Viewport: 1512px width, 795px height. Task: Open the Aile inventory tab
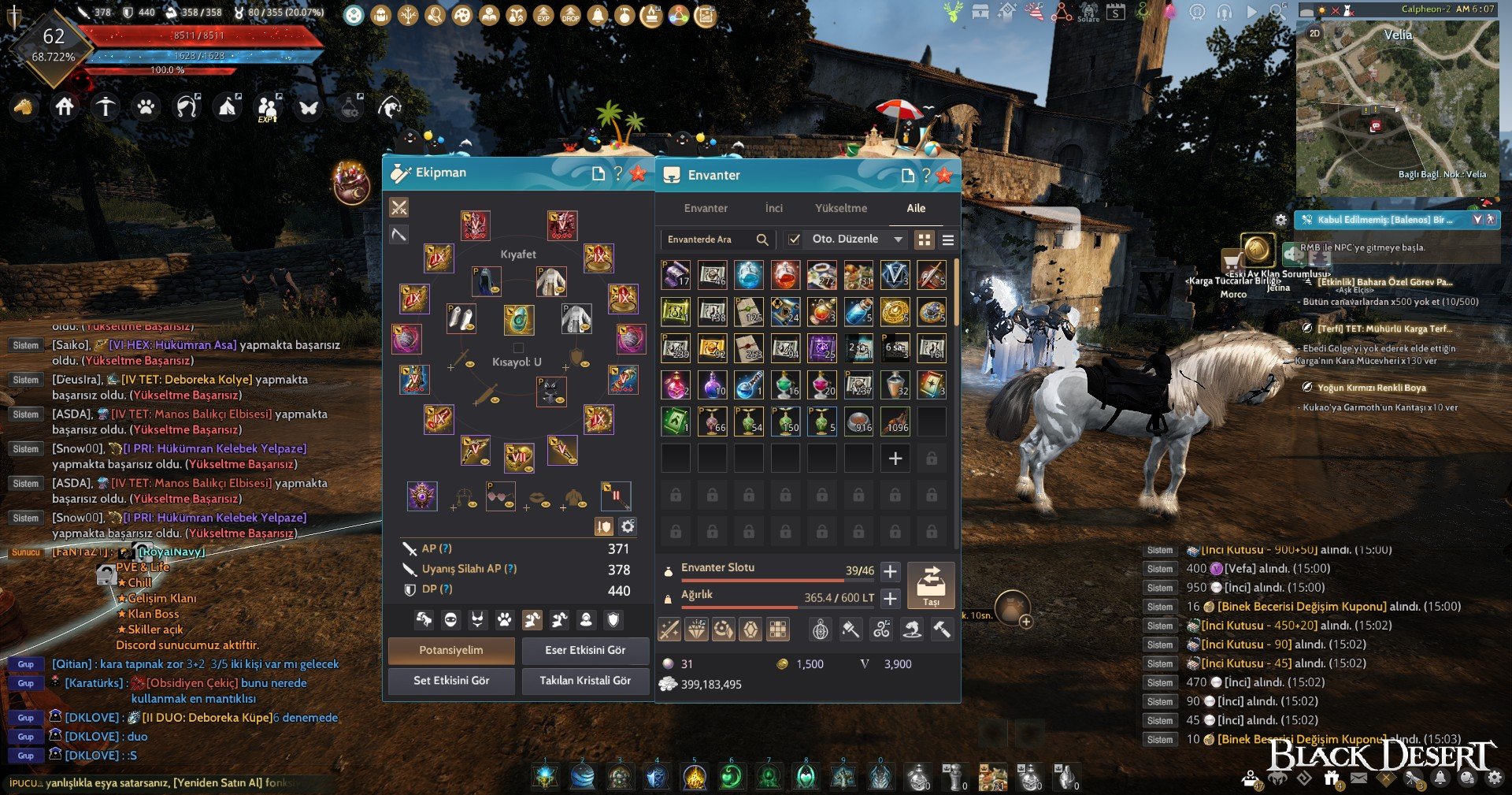pyautogui.click(x=916, y=208)
